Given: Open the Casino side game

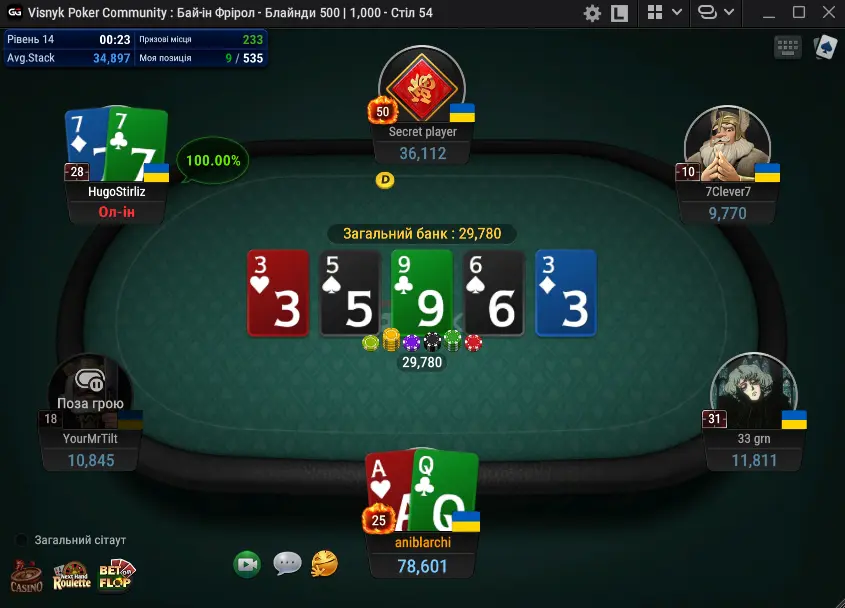Looking at the screenshot, I should [x=26, y=575].
